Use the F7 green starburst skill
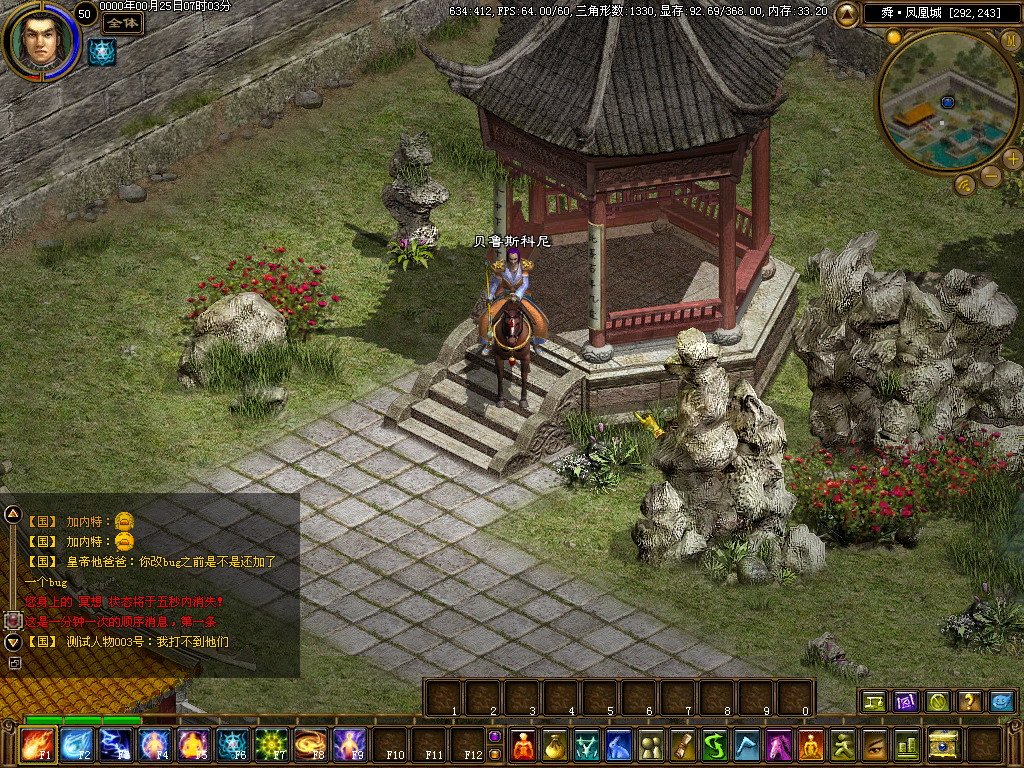 (x=271, y=745)
